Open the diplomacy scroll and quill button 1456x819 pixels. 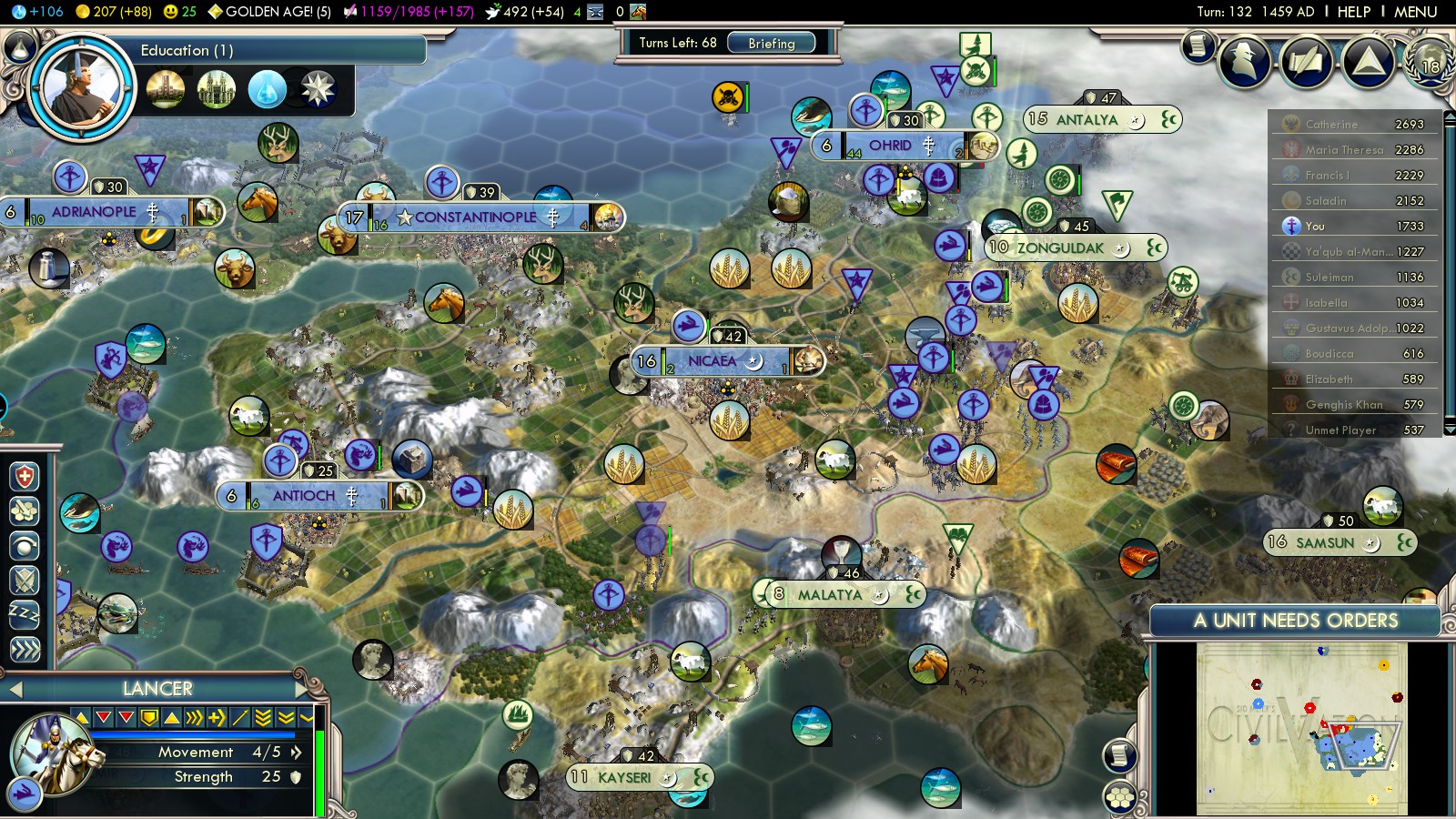[x=1306, y=62]
